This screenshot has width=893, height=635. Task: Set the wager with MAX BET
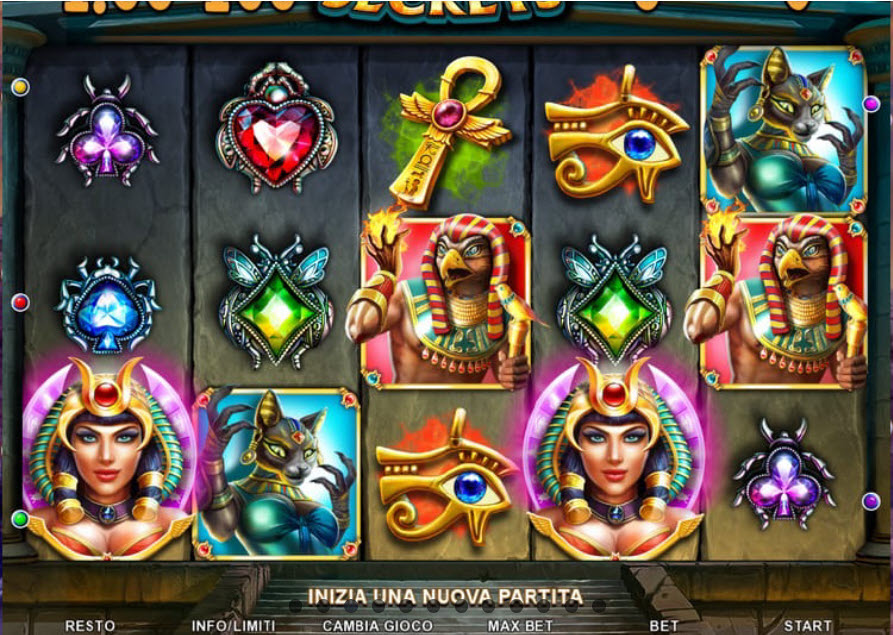click(521, 626)
